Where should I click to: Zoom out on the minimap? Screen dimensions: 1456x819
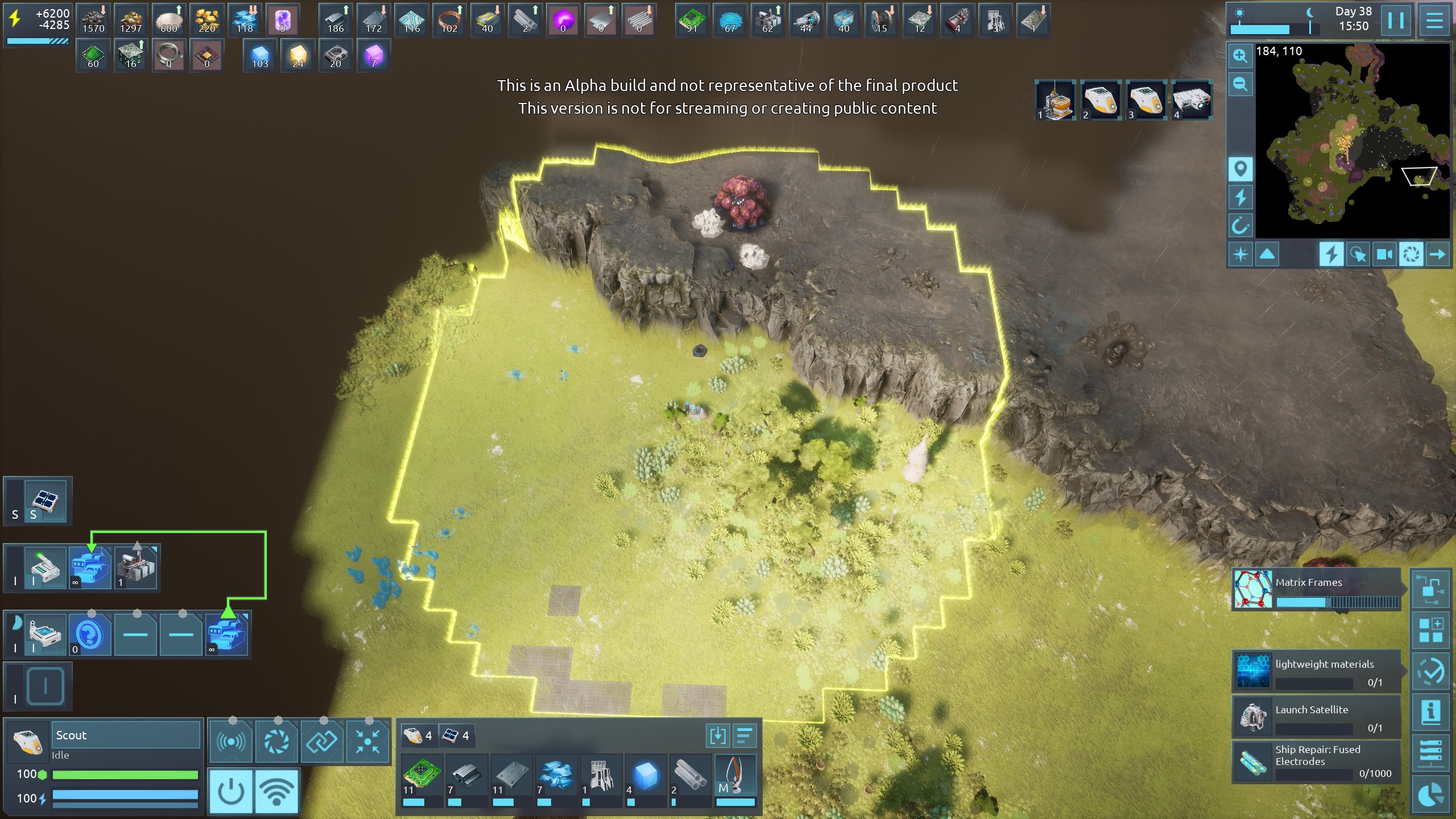[1240, 85]
